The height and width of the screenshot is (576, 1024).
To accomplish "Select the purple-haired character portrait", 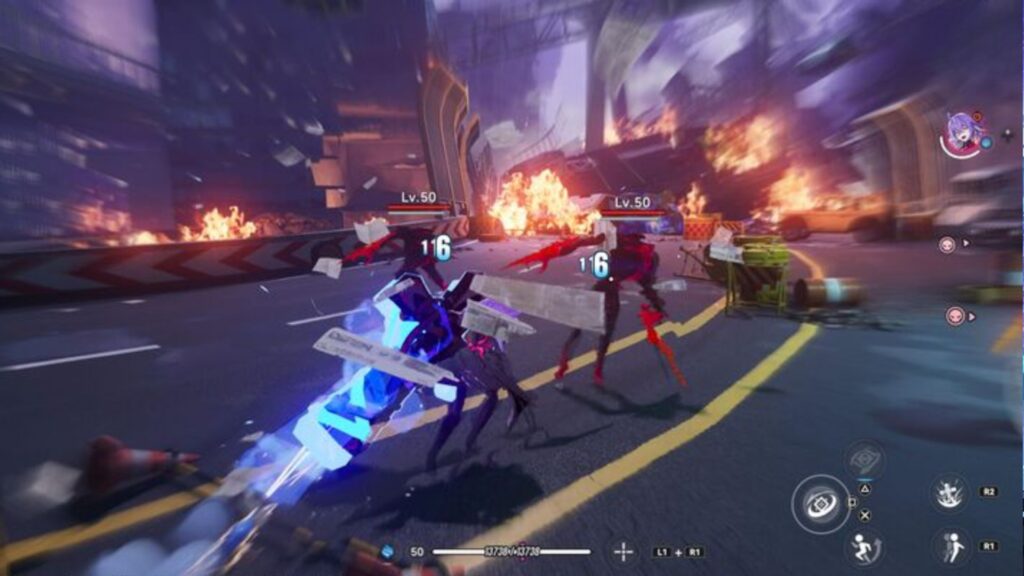I will coord(960,133).
